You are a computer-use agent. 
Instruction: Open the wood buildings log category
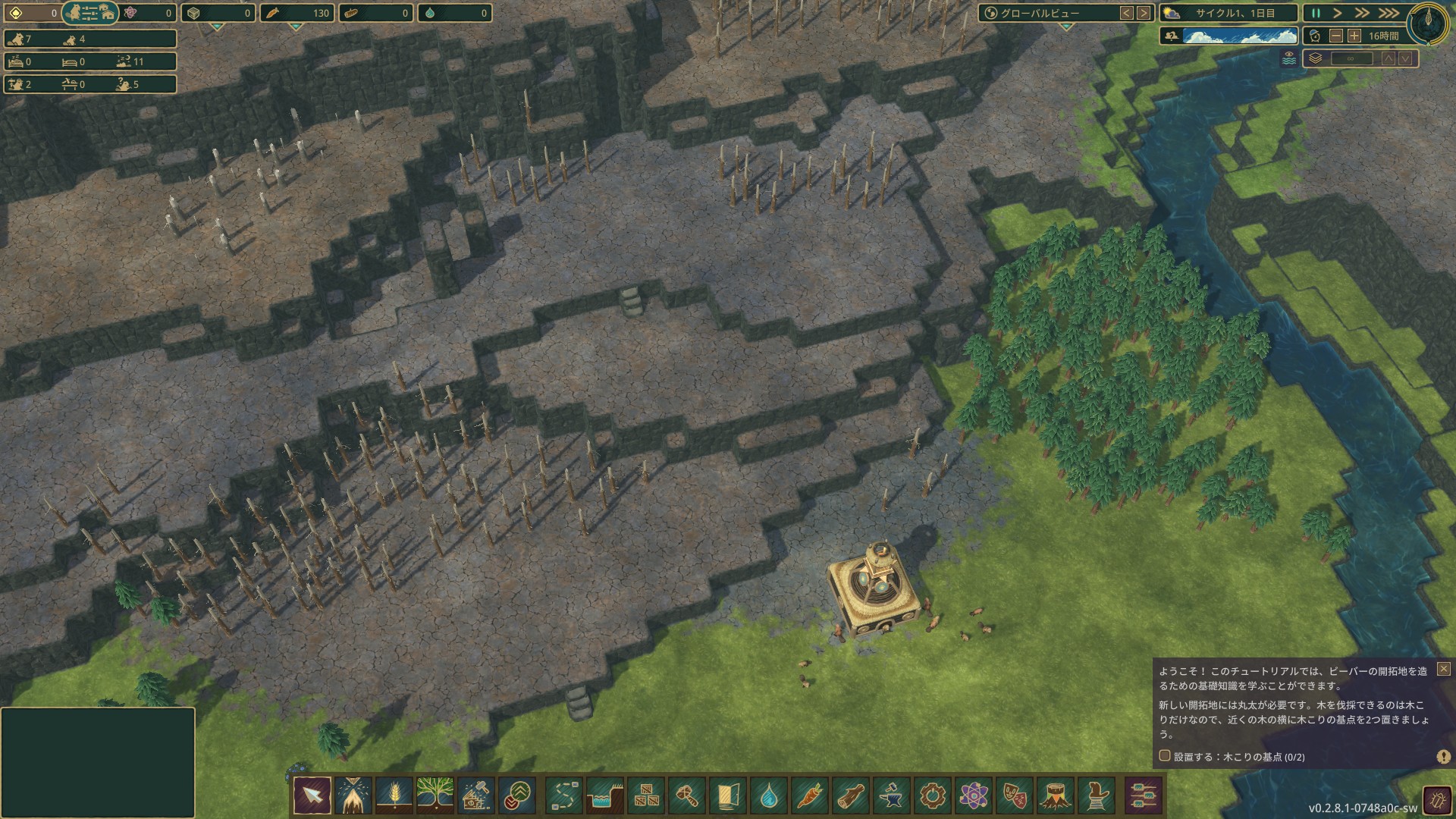[851, 796]
